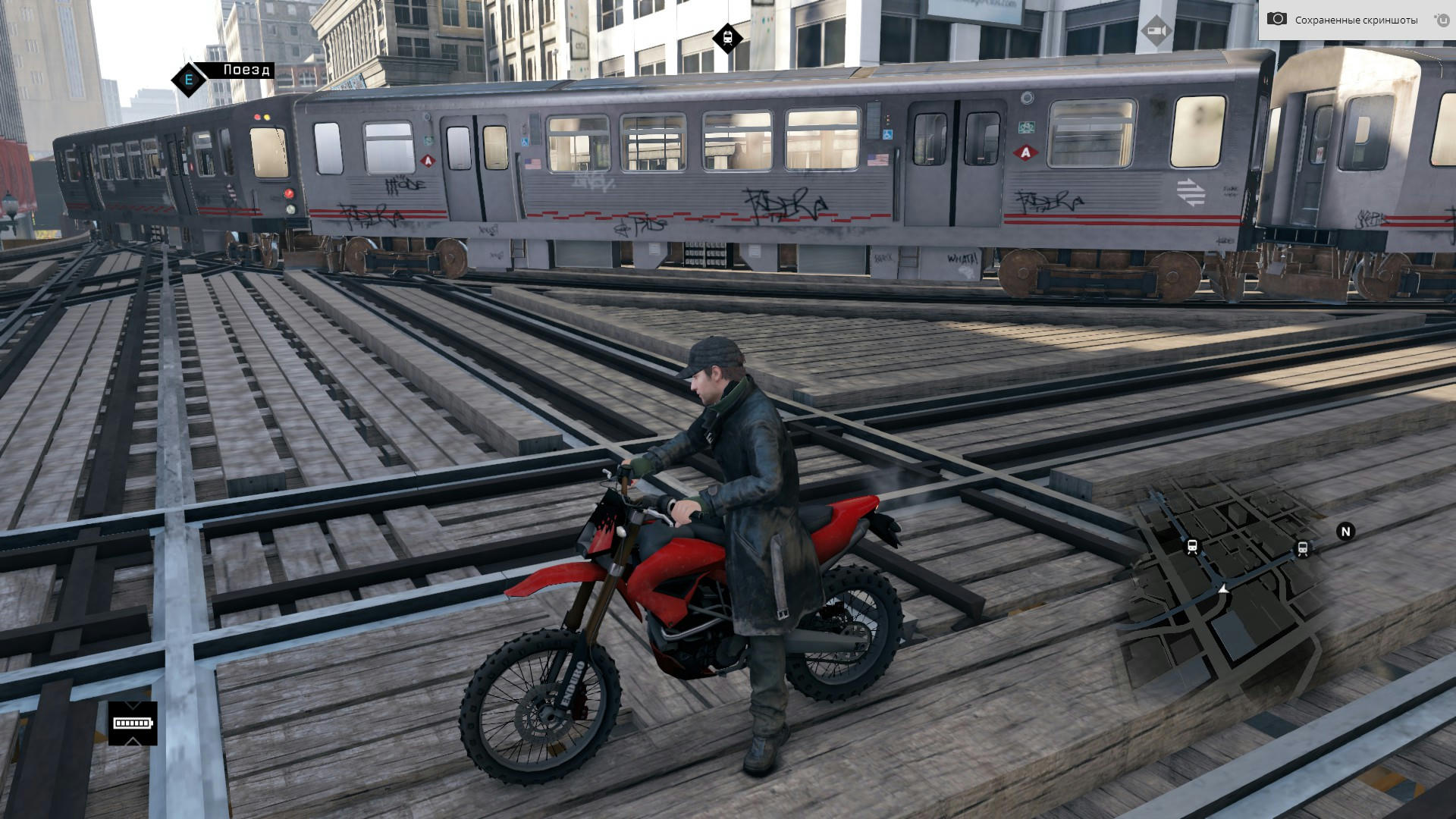Select the diamond security camera icon
Viewport: 1456px width, 819px height.
click(1156, 30)
